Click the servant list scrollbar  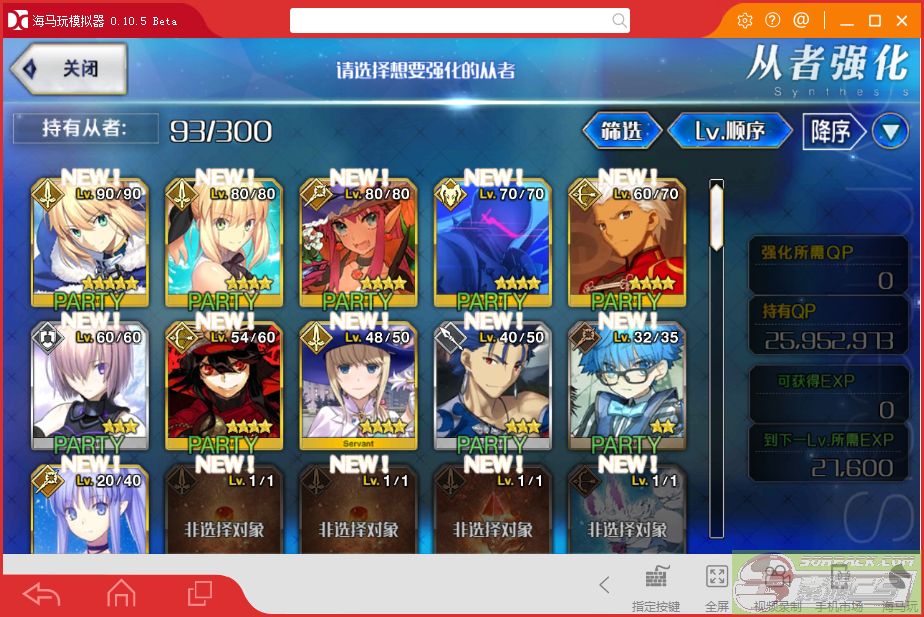tap(716, 215)
